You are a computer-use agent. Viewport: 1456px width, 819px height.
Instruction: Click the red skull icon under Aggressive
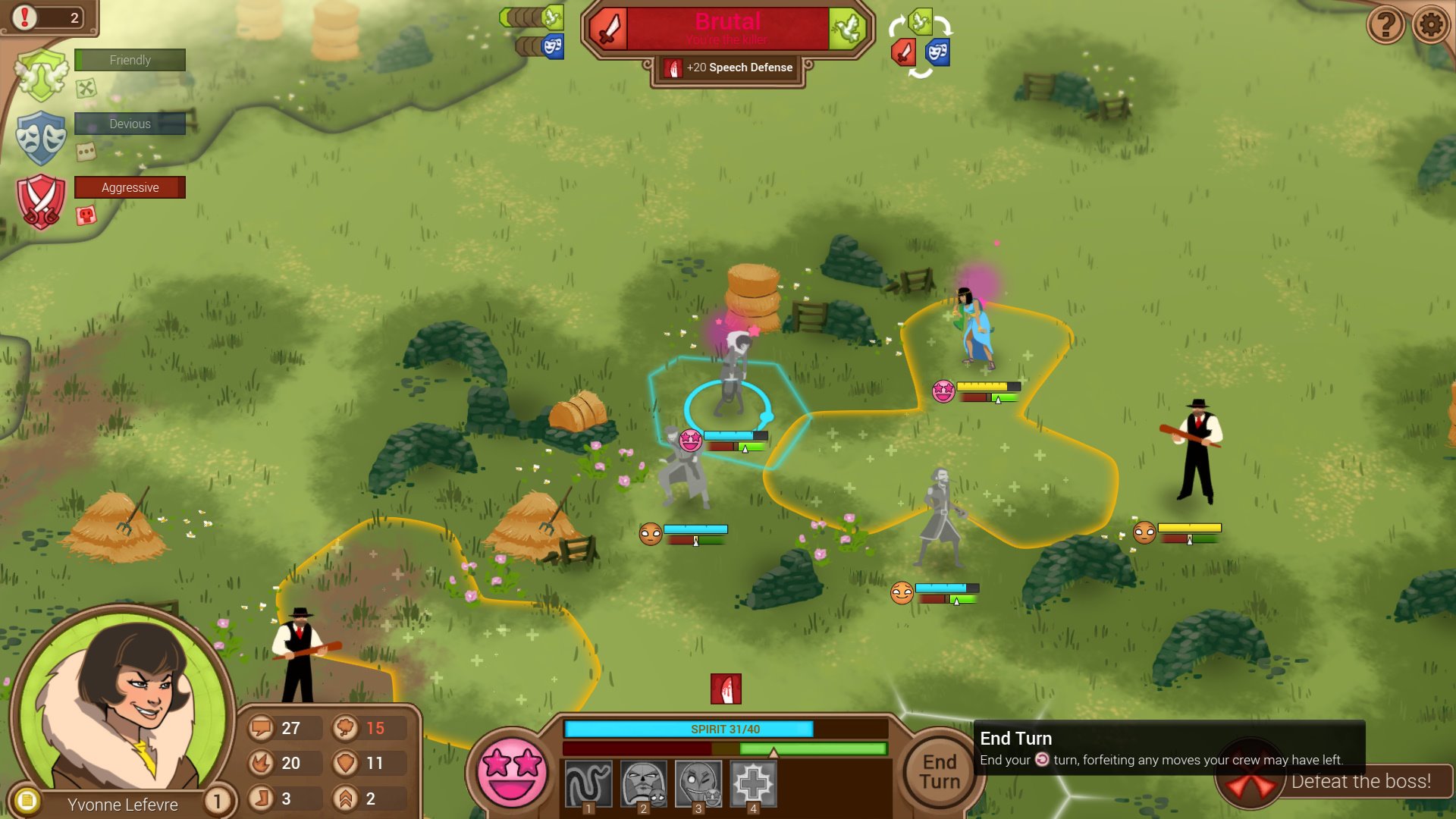coord(86,215)
